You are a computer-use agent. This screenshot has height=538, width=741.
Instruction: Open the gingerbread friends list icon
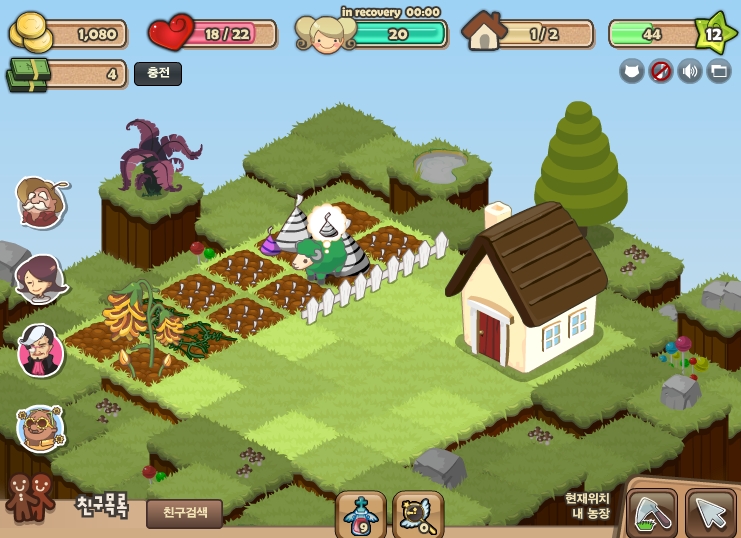(x=30, y=496)
